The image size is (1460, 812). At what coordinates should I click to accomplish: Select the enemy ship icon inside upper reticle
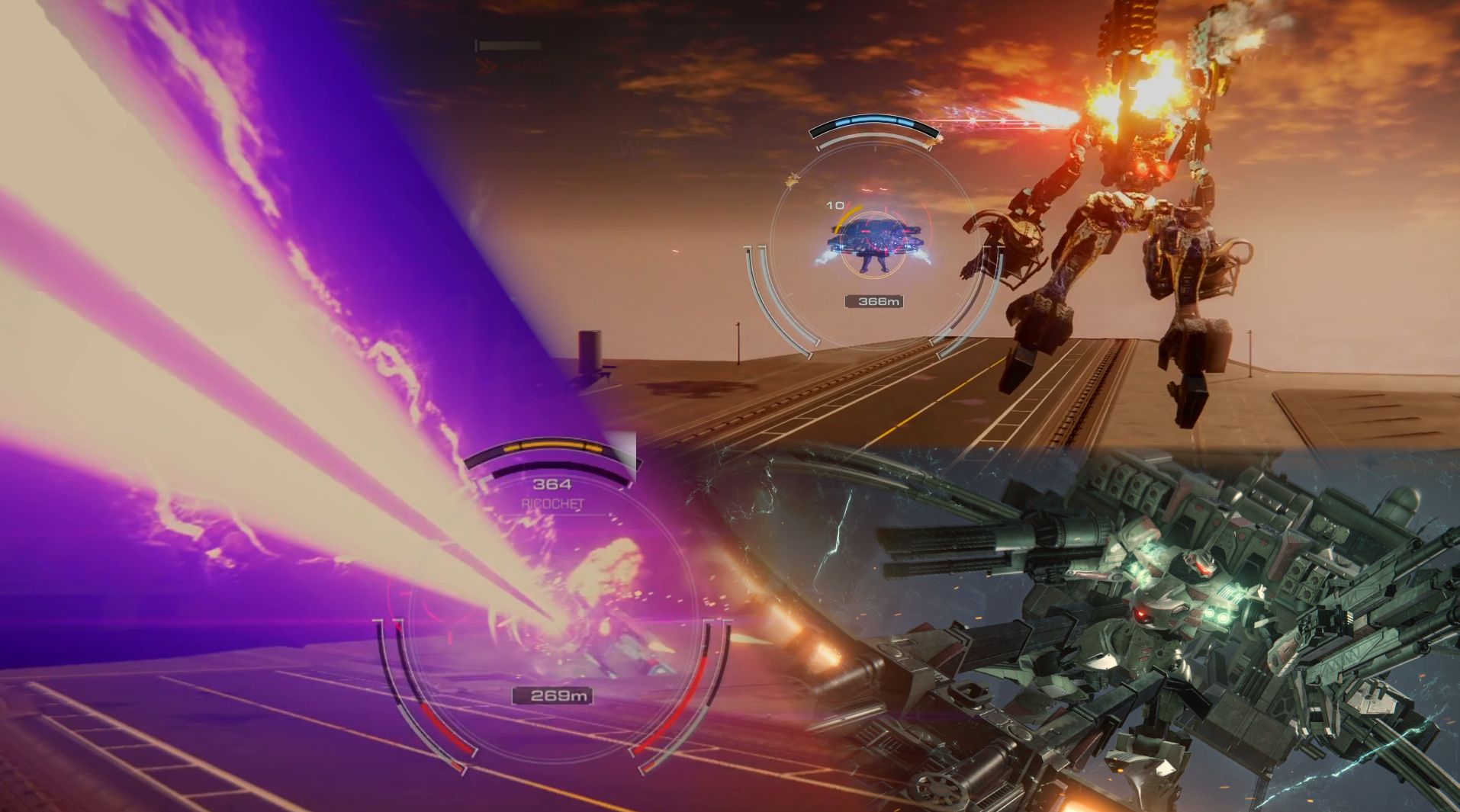click(877, 240)
